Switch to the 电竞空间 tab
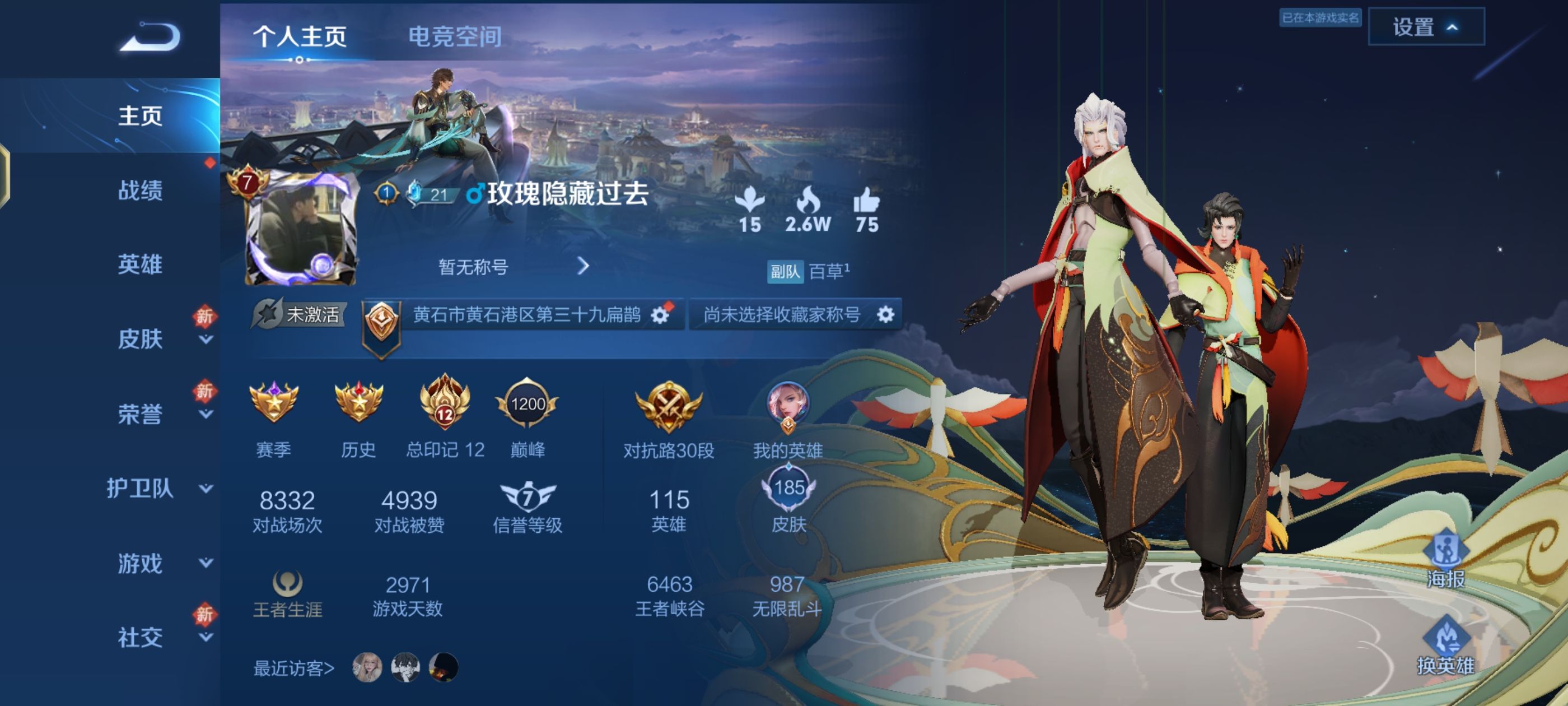Viewport: 1568px width, 706px height. coord(455,36)
